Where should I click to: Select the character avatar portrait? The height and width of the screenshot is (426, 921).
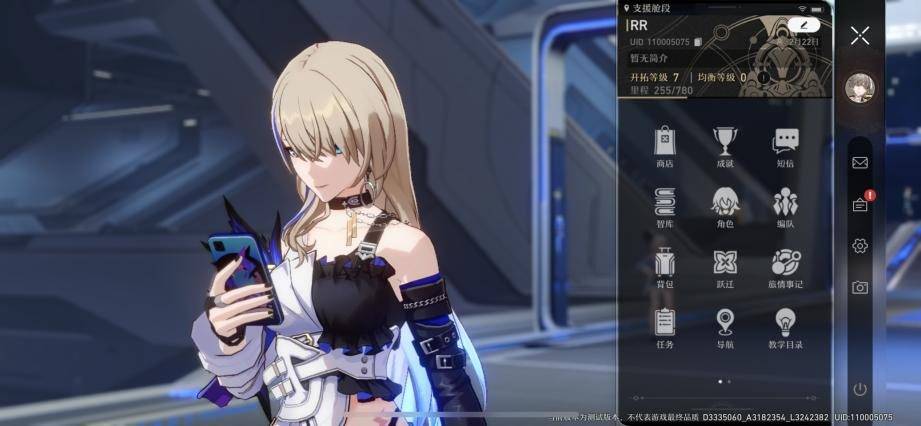(858, 87)
